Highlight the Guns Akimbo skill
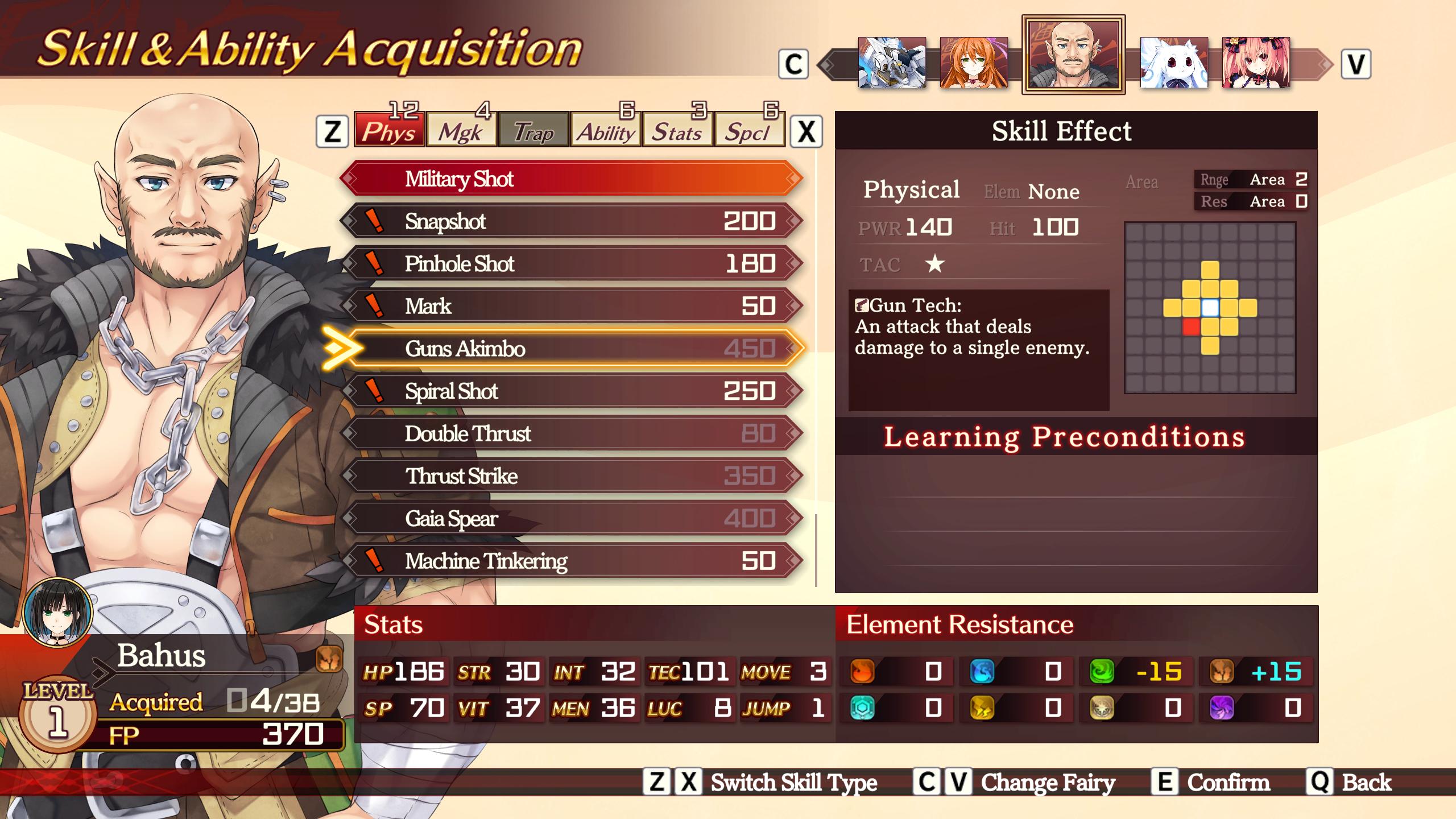Image resolution: width=1456 pixels, height=819 pixels. 571,349
